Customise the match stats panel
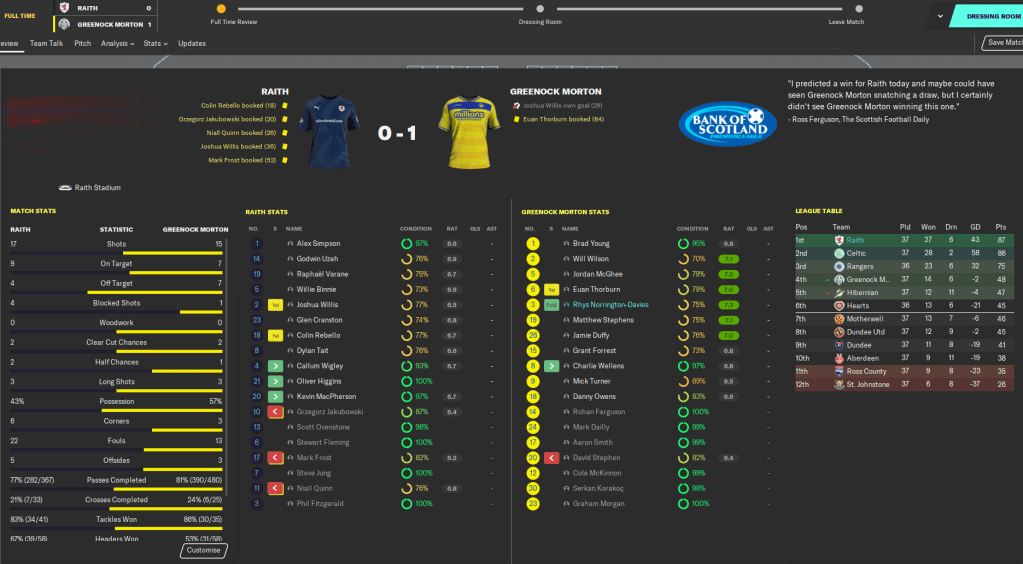The image size is (1023, 564). coord(204,551)
